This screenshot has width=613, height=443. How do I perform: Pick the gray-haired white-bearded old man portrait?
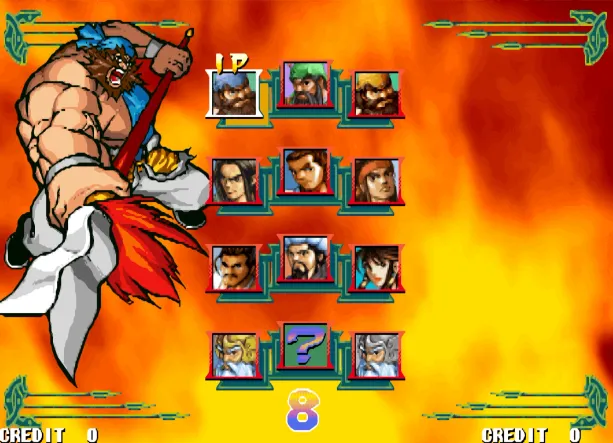click(x=377, y=354)
